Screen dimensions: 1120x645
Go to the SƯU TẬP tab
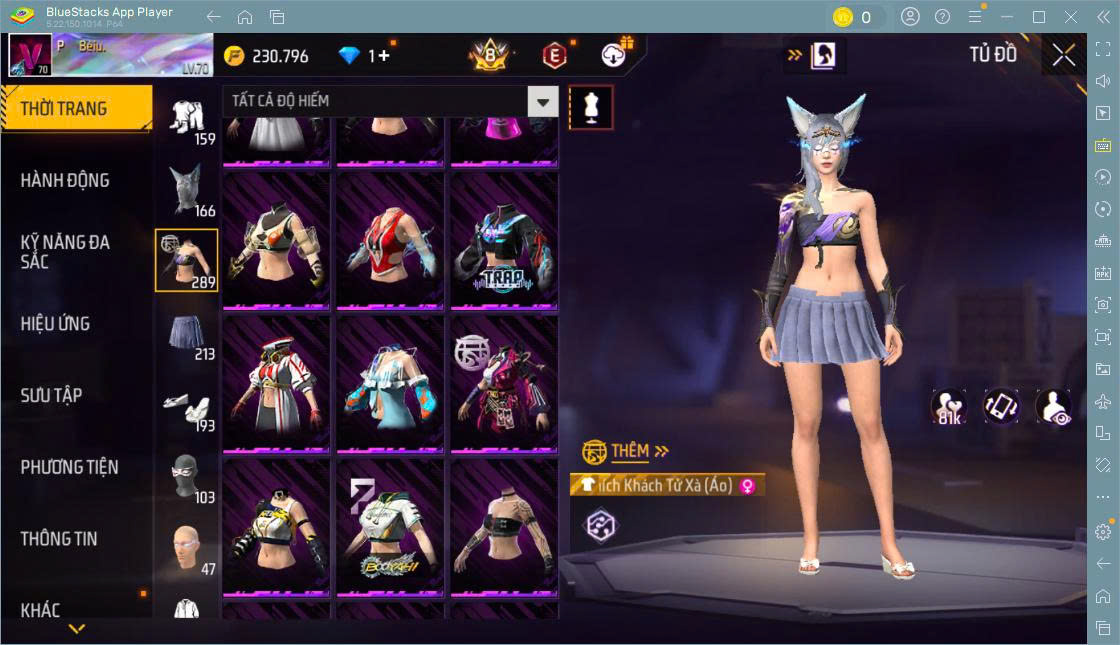tap(52, 395)
